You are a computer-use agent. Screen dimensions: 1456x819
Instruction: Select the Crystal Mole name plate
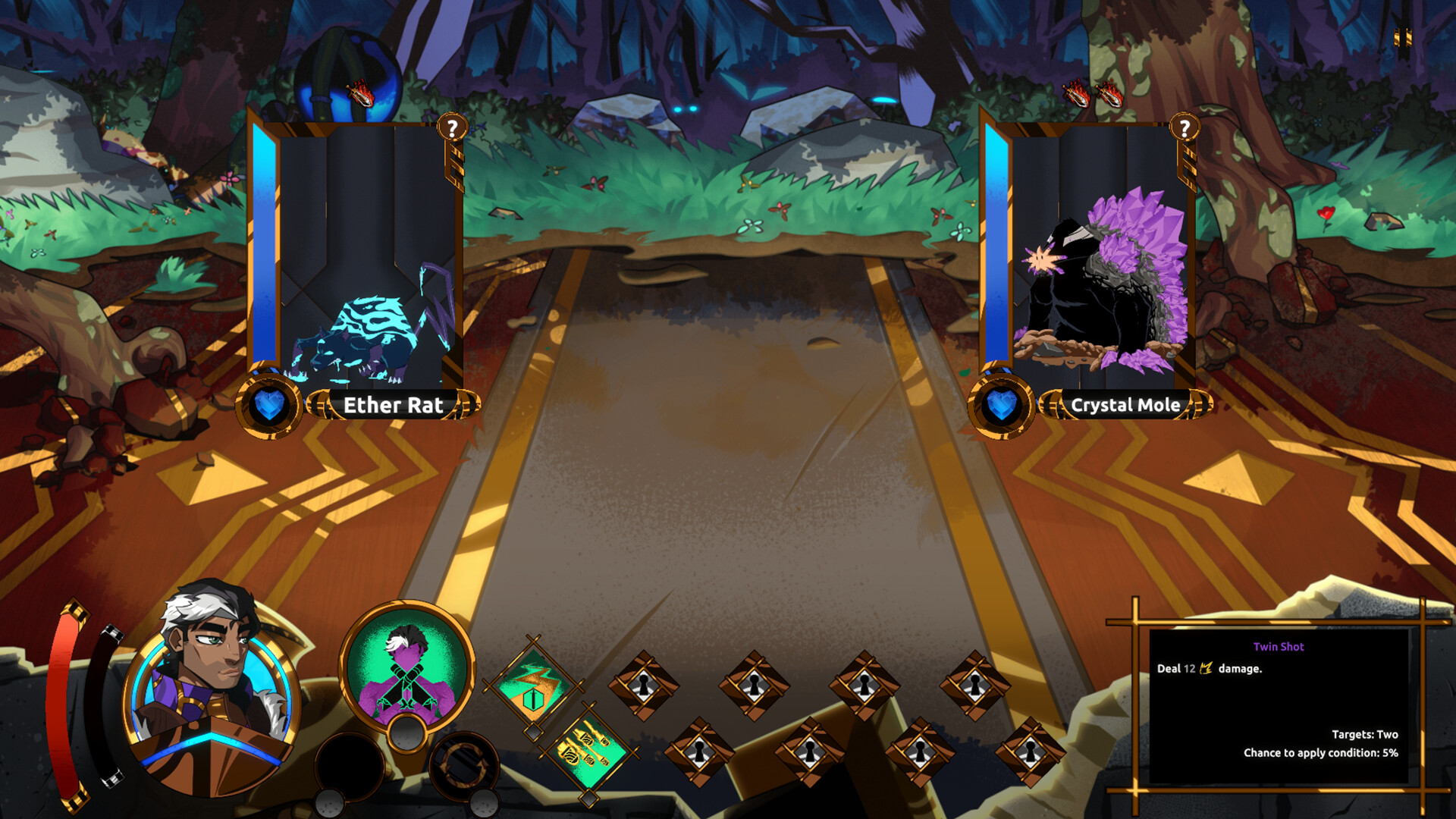pos(1125,406)
